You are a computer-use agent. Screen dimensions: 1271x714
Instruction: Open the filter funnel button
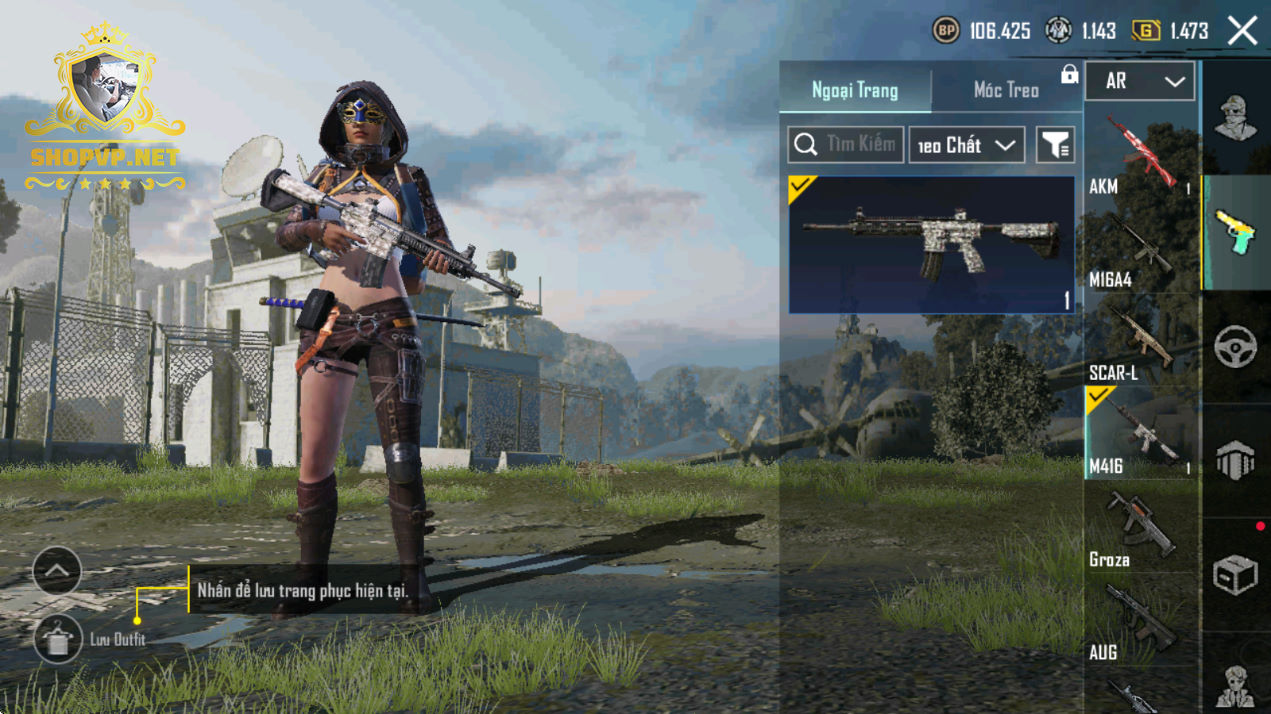tap(1055, 145)
